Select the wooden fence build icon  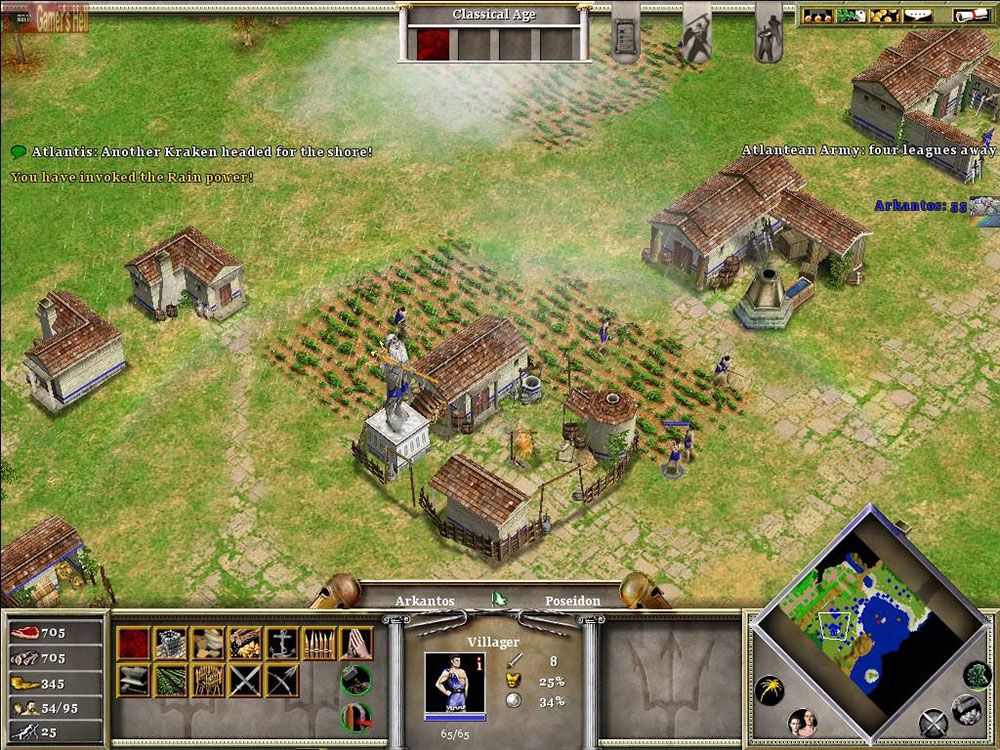(208, 680)
